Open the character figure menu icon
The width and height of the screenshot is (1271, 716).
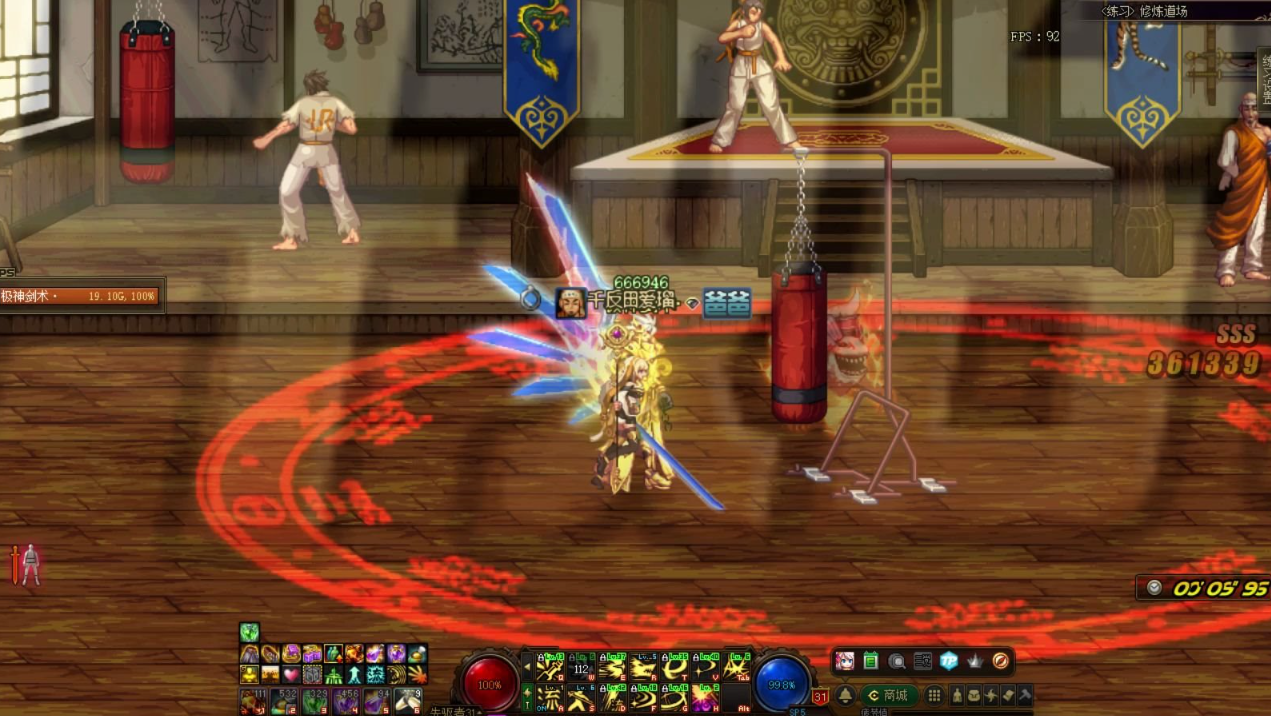[x=957, y=695]
